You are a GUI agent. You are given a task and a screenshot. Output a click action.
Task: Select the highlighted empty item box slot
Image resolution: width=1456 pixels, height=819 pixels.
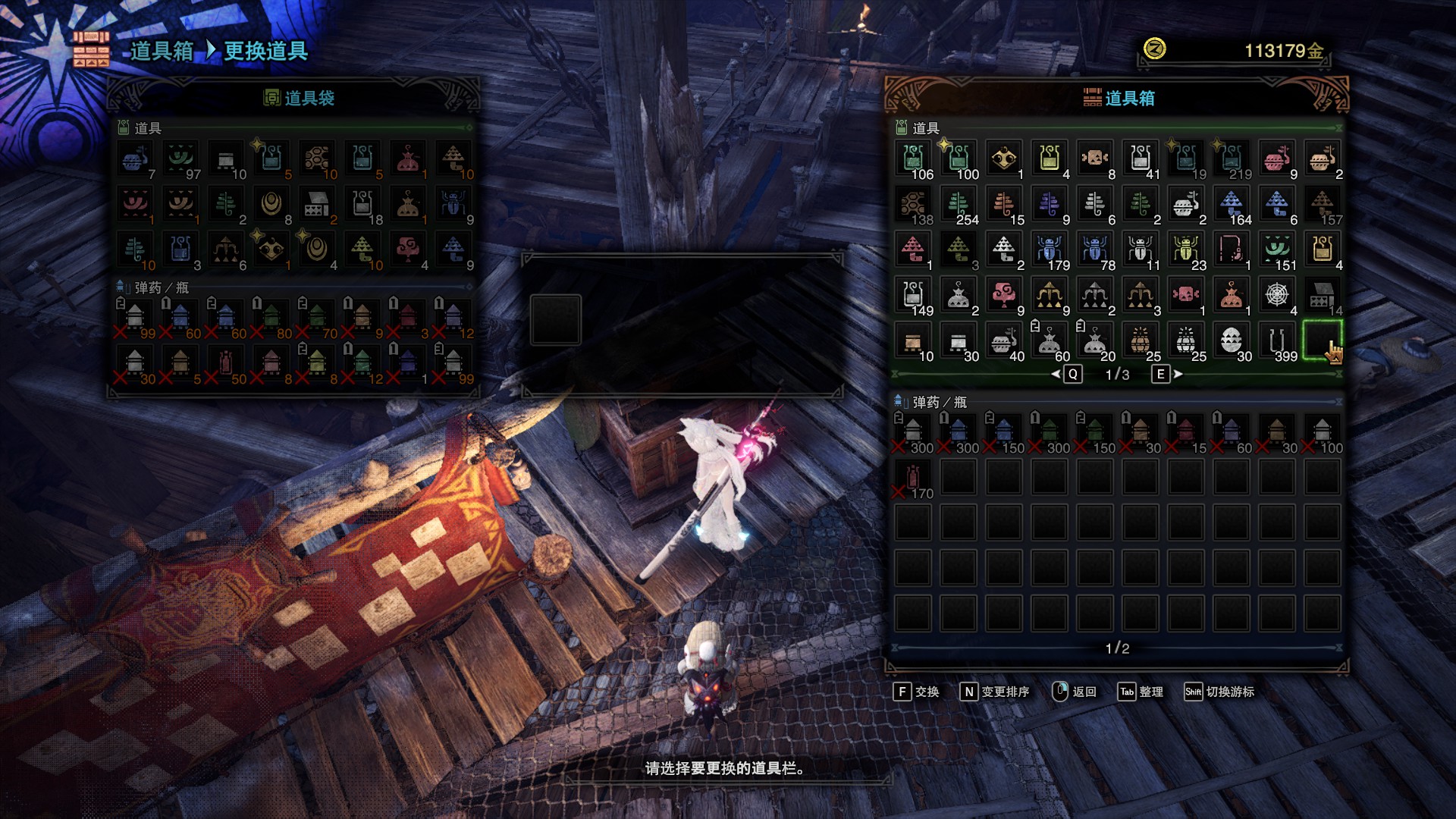[1323, 341]
